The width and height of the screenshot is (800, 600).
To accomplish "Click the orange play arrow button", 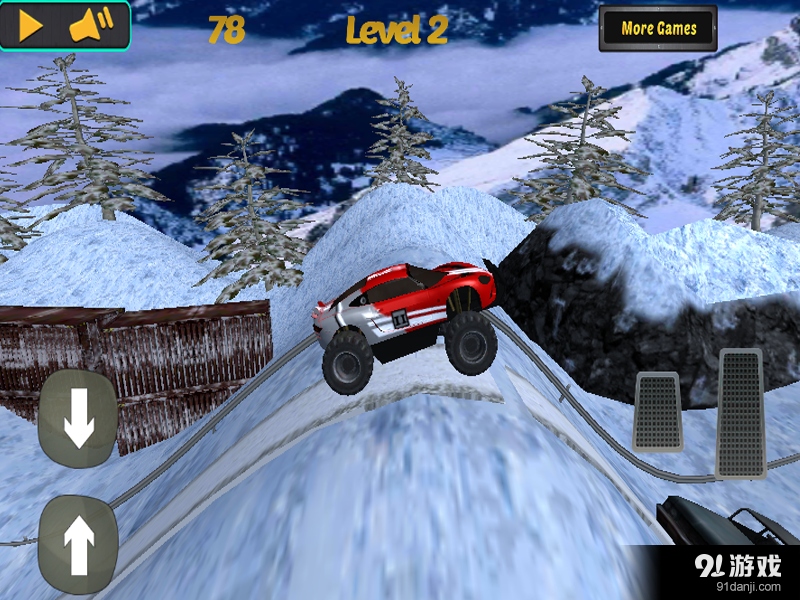I will (31, 26).
